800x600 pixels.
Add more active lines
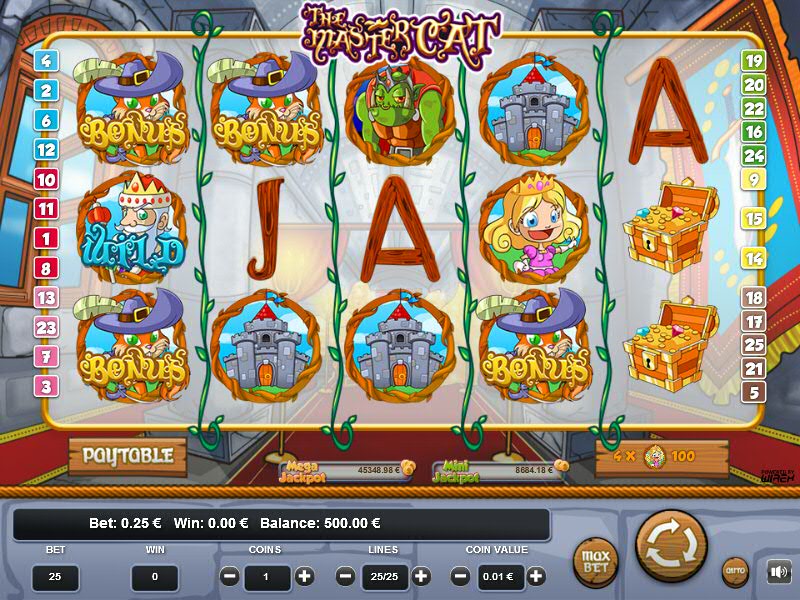421,577
